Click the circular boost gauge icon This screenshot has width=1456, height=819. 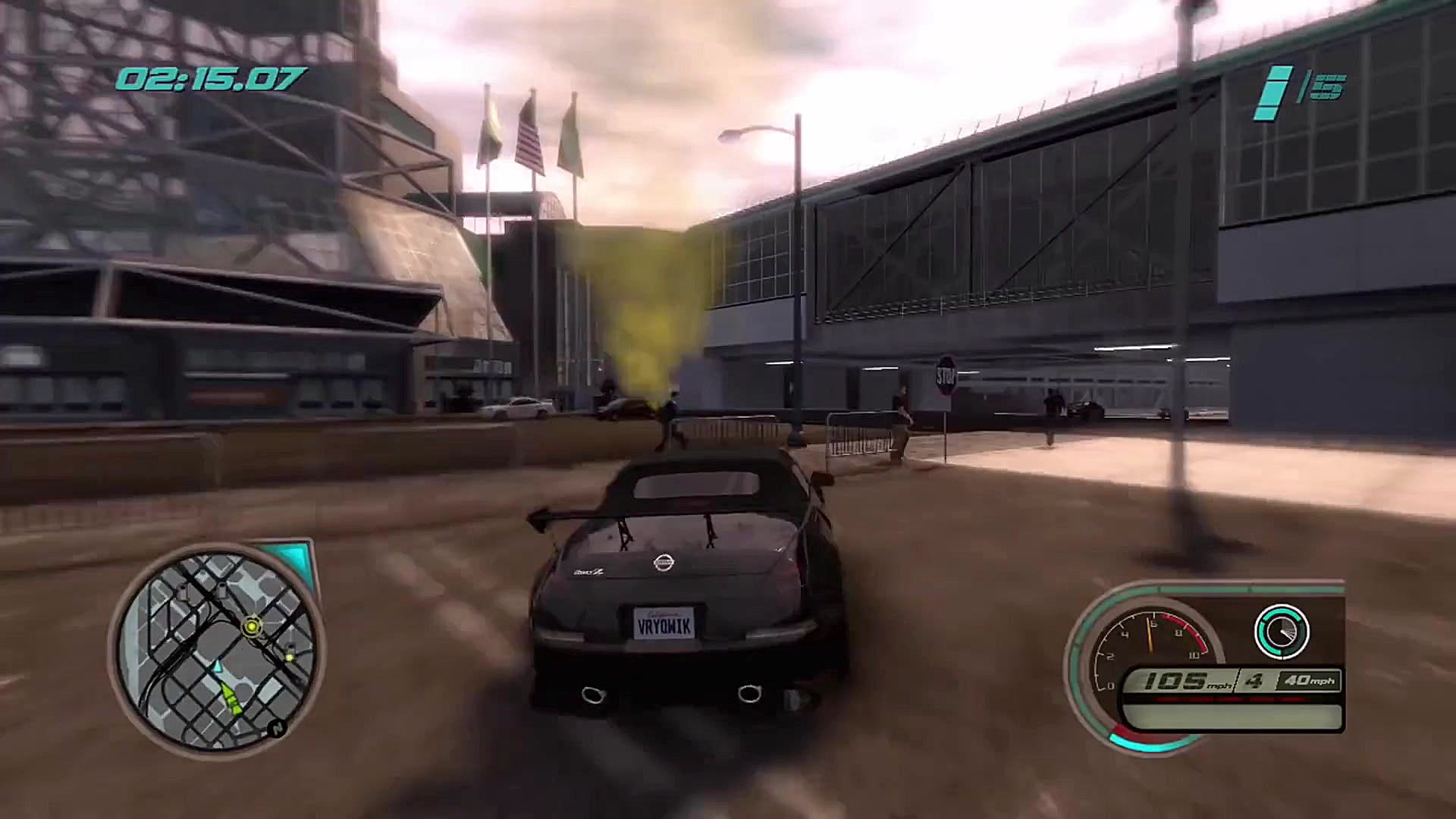pos(1282,631)
